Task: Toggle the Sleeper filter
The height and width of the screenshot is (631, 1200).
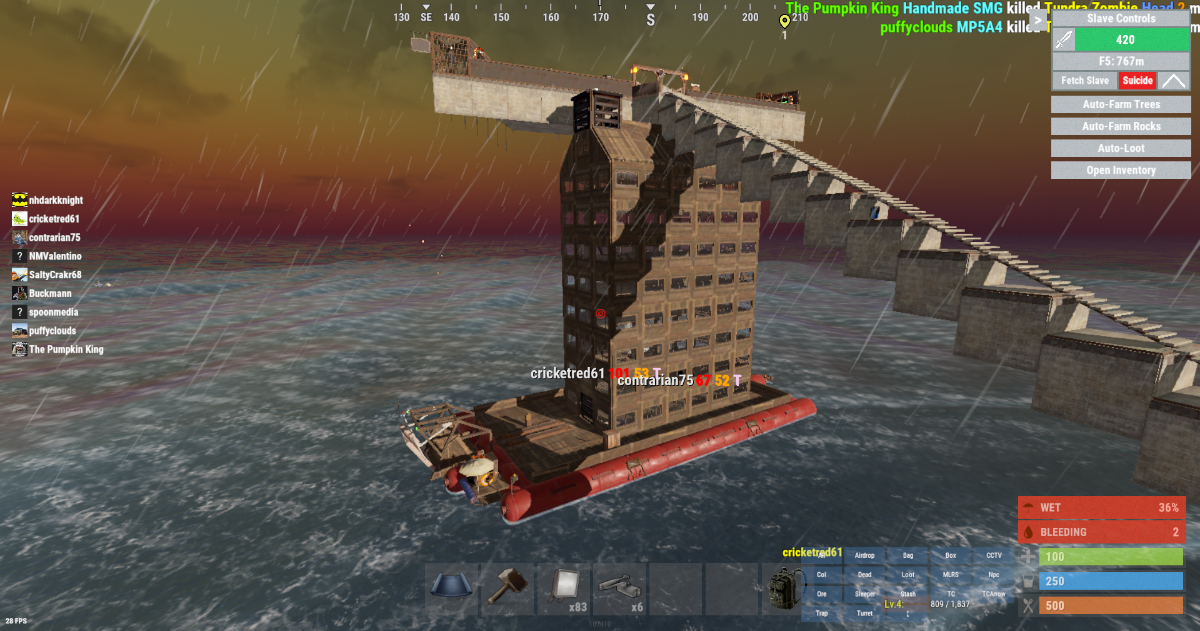Action: 865,594
